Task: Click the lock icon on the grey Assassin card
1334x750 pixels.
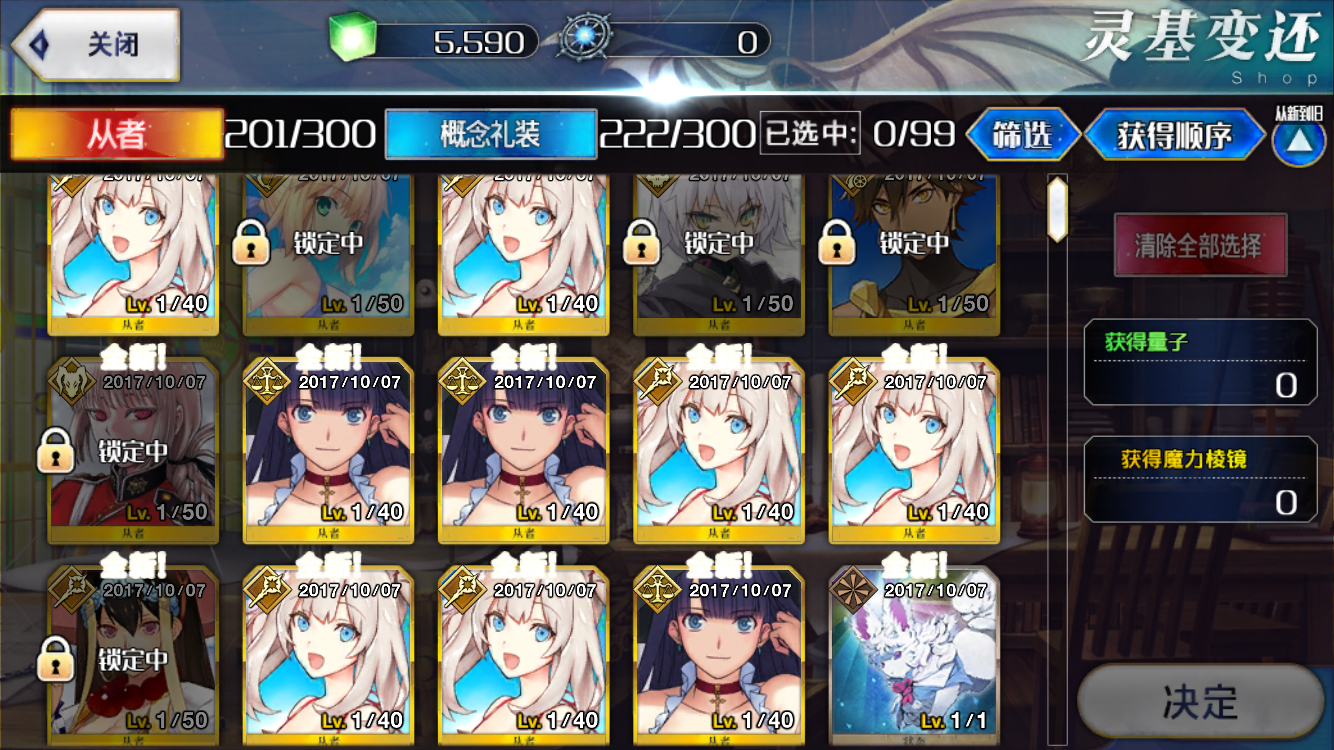Action: pos(640,244)
